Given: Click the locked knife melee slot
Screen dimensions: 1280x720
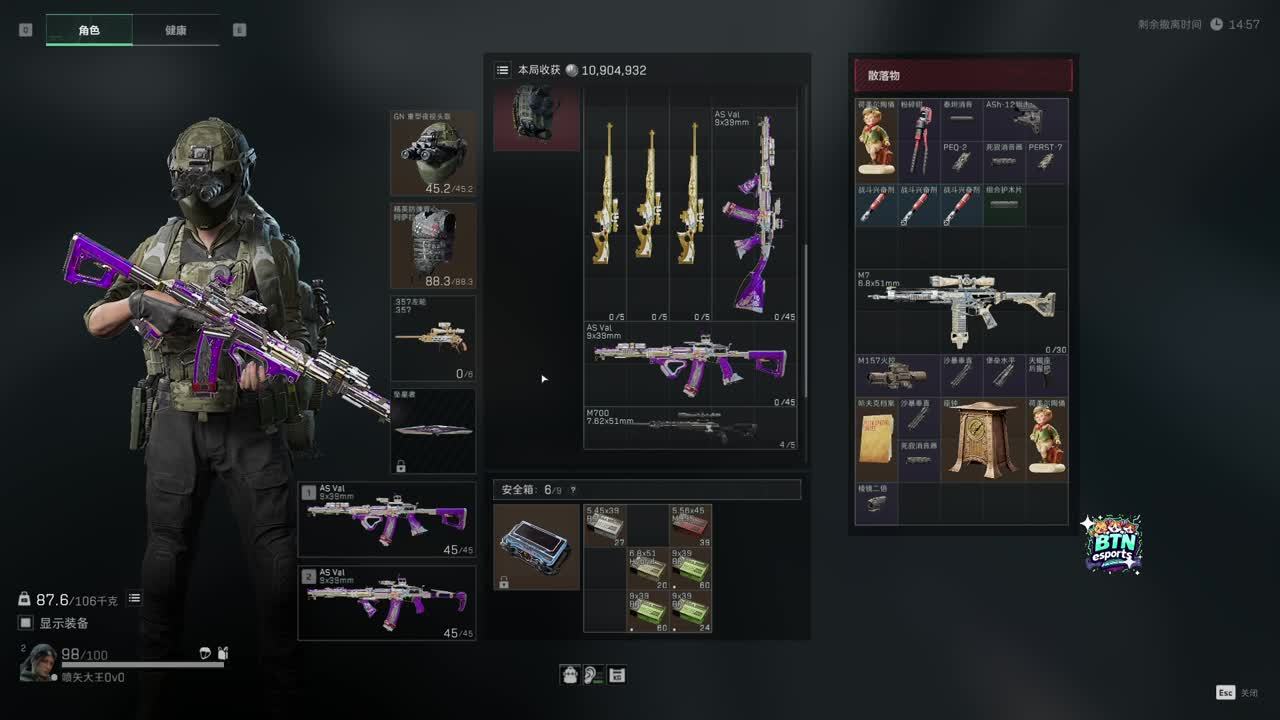Looking at the screenshot, I should [x=433, y=431].
